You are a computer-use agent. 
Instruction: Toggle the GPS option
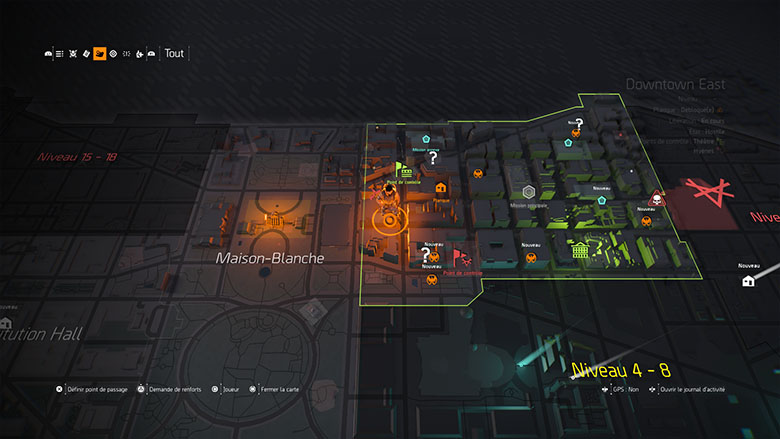(x=626, y=389)
